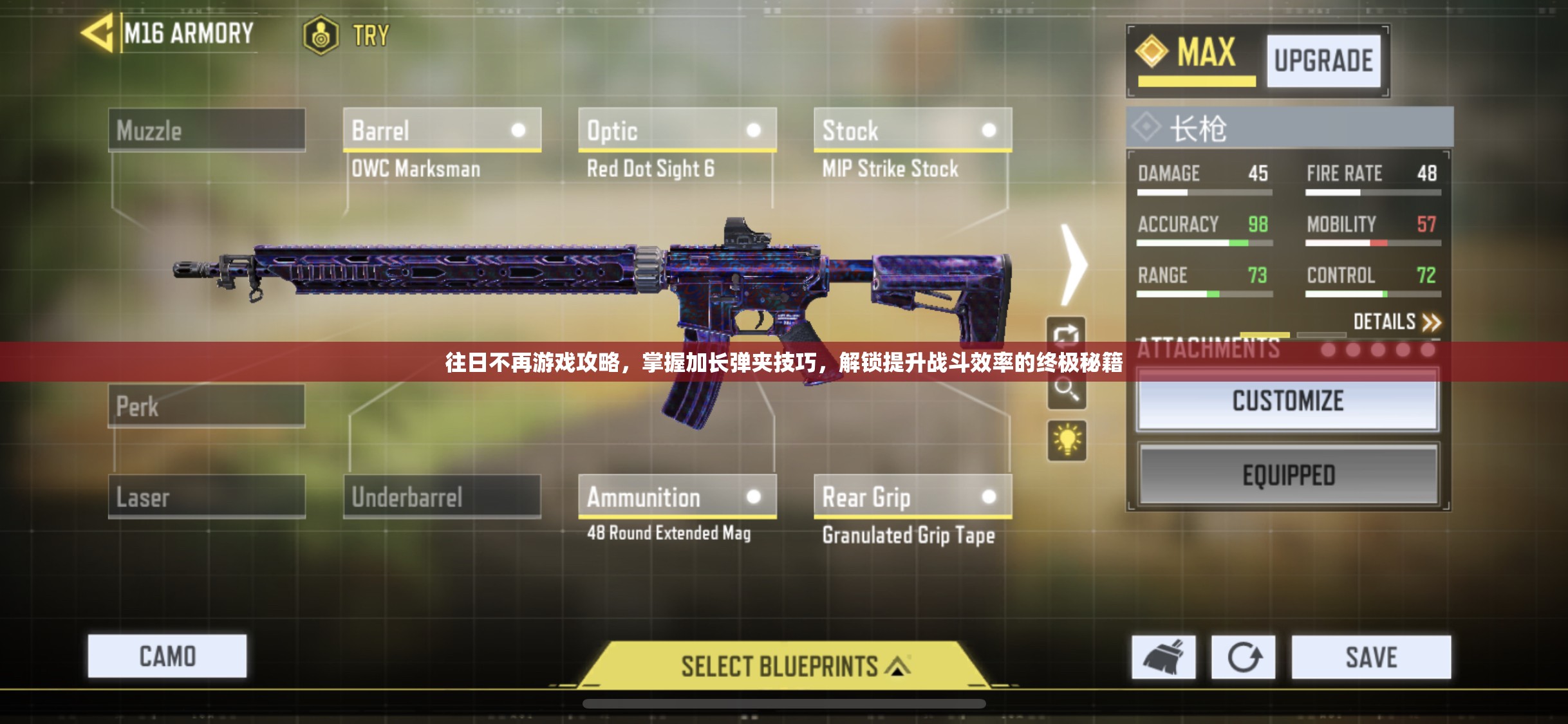Click the circular arrow reset button
The width and height of the screenshot is (1568, 724).
[1244, 657]
